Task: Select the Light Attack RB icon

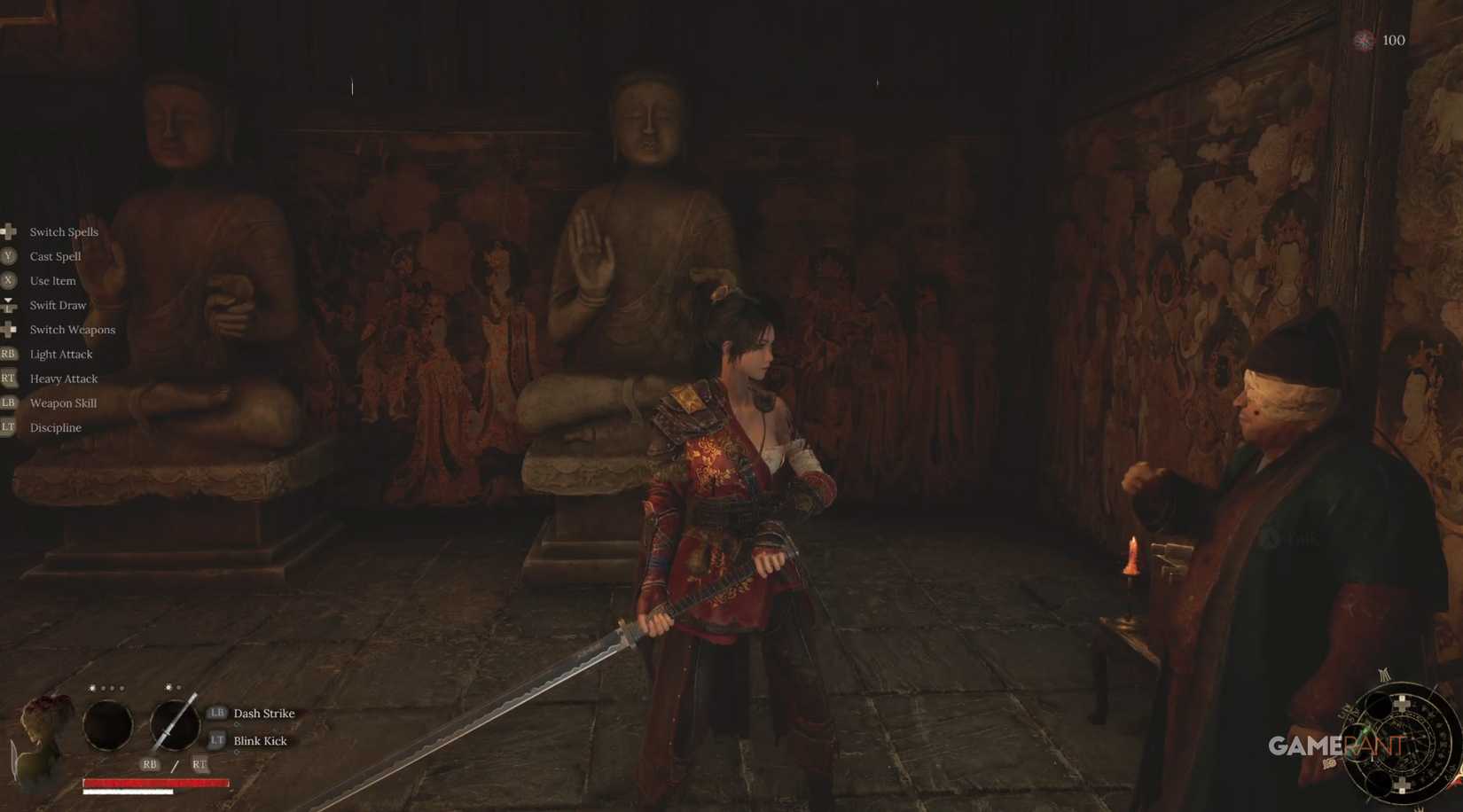Action: (x=9, y=354)
